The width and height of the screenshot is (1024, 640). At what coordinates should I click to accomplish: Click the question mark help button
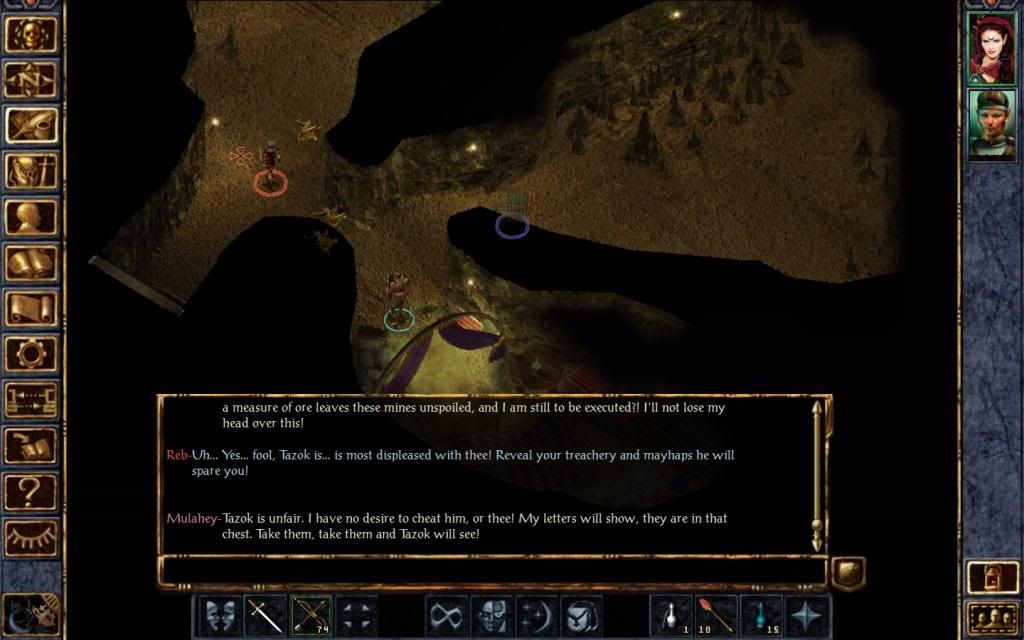[x=31, y=491]
